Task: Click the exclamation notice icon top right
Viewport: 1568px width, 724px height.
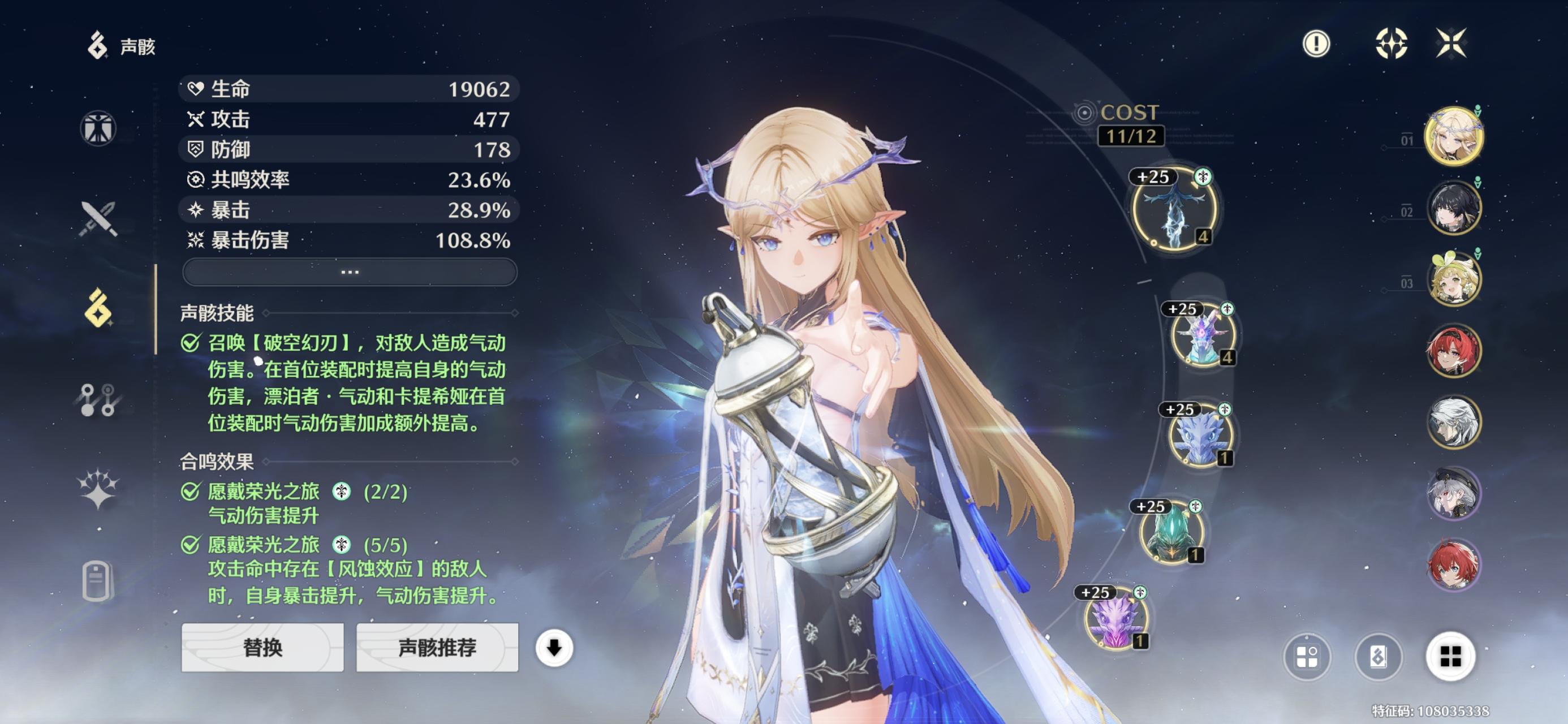Action: pos(1316,43)
